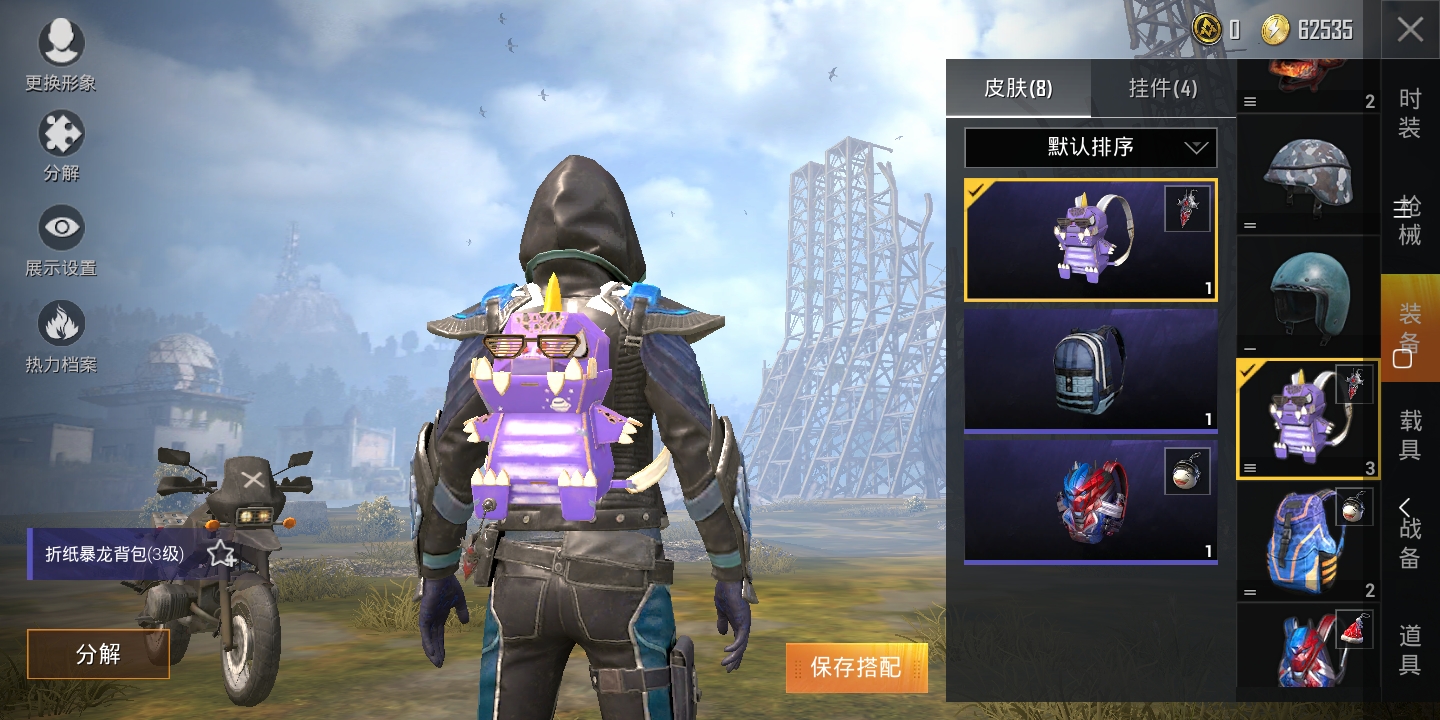Image resolution: width=1440 pixels, height=720 pixels.
Task: Open the 枪械 category tab
Action: [1409, 222]
